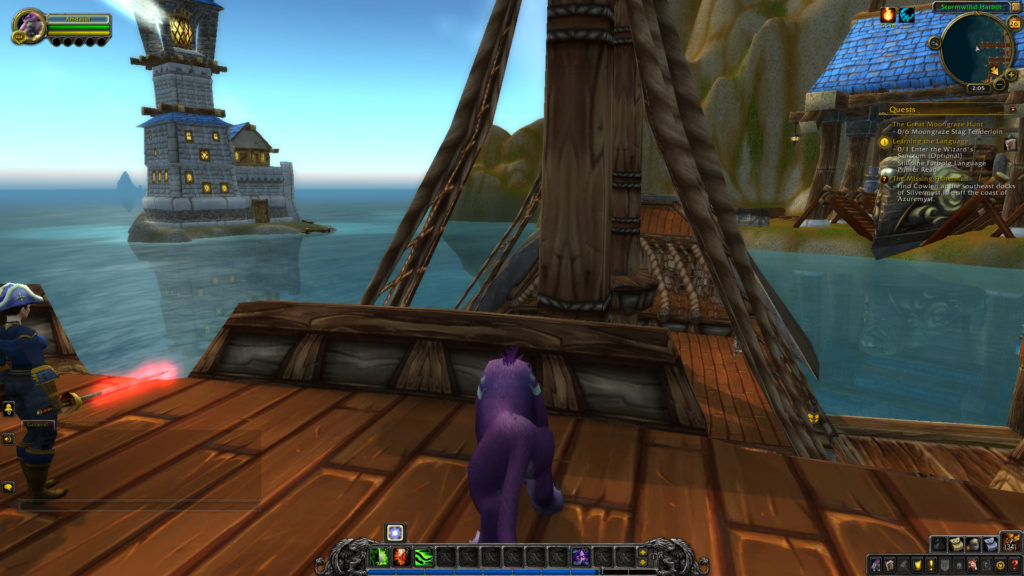Open the character info micro button

click(875, 565)
